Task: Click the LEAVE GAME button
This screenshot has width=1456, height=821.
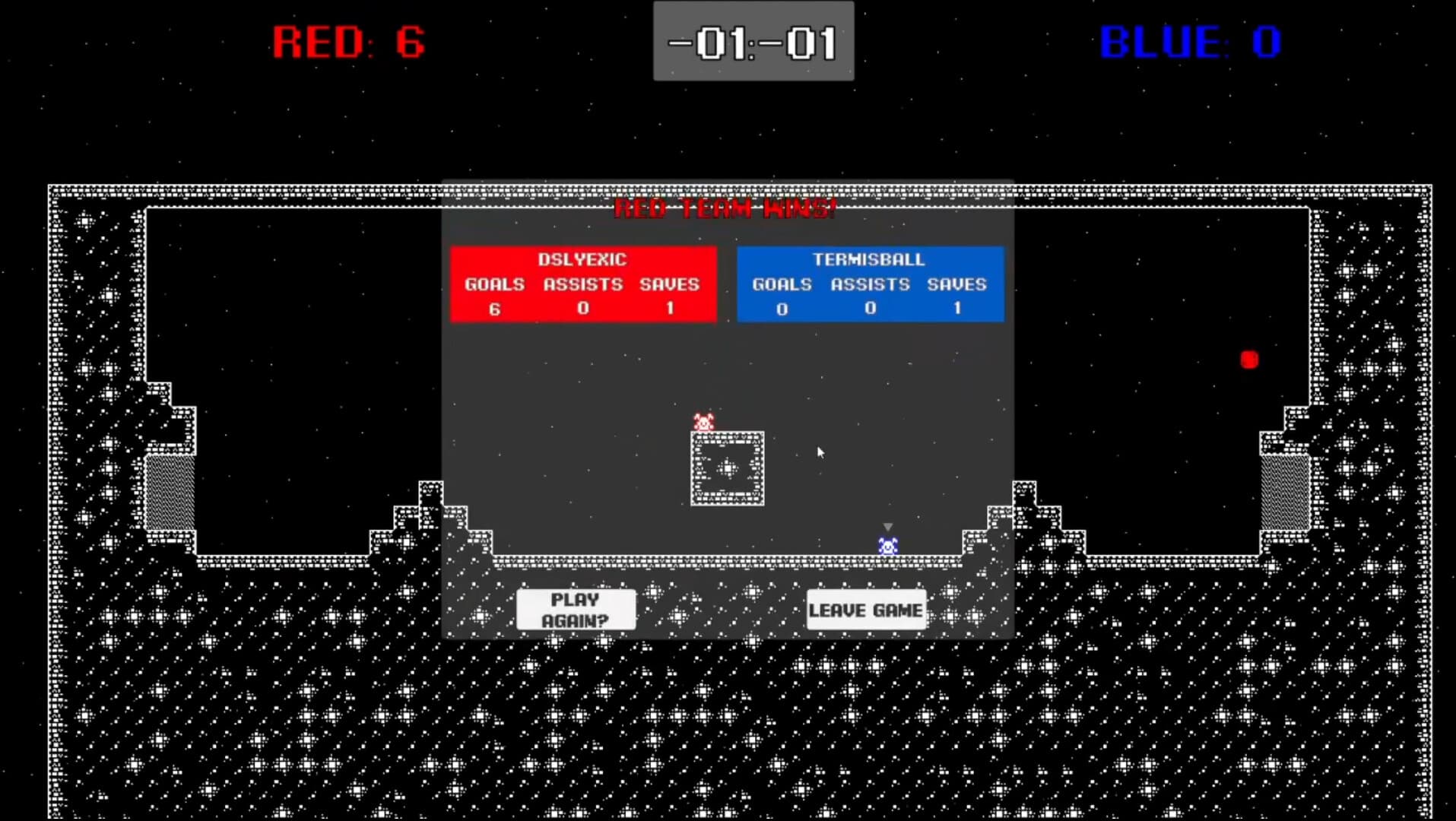Action: tap(866, 609)
